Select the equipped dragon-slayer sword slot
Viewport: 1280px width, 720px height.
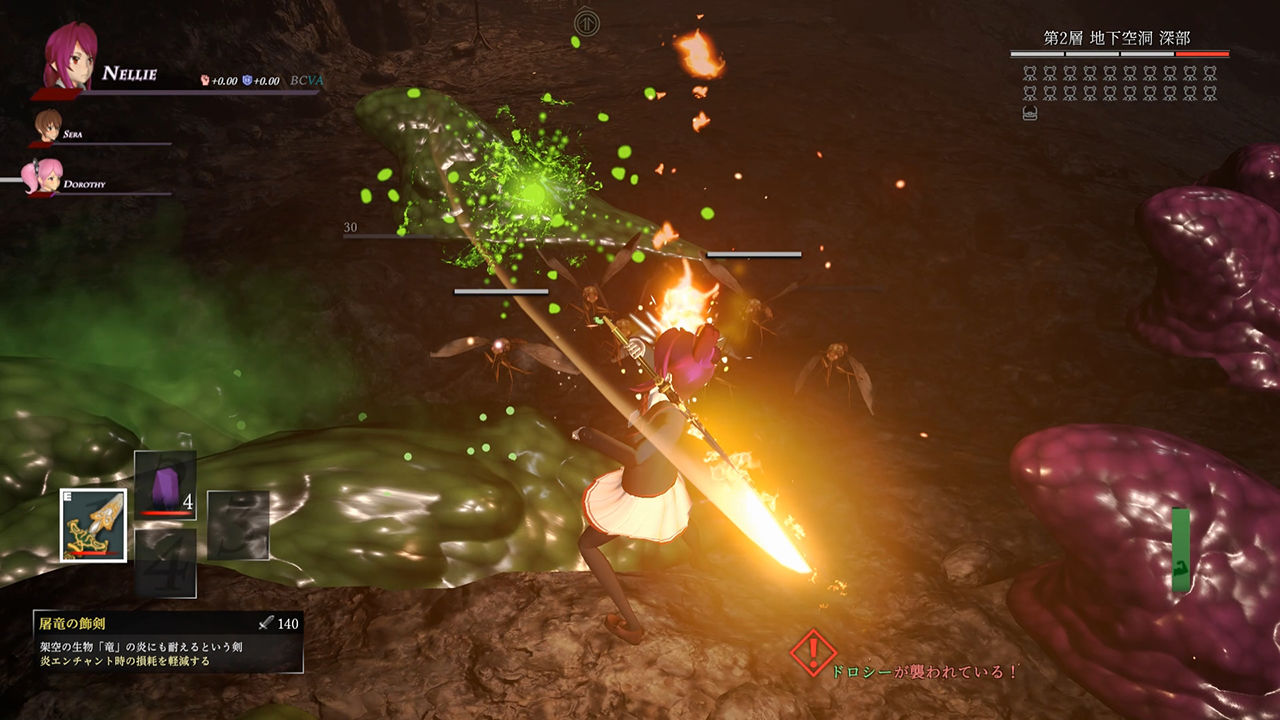[x=93, y=525]
